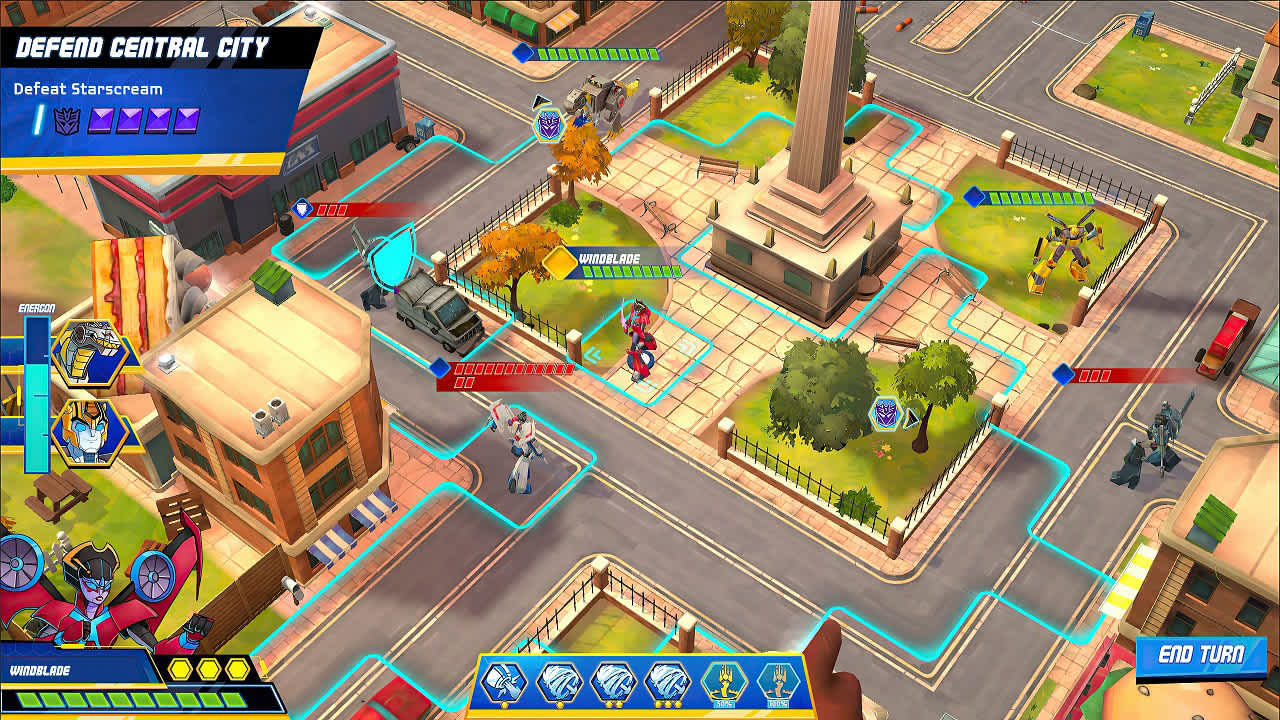
Task: Select Windblade's punch attack ability
Action: click(504, 681)
